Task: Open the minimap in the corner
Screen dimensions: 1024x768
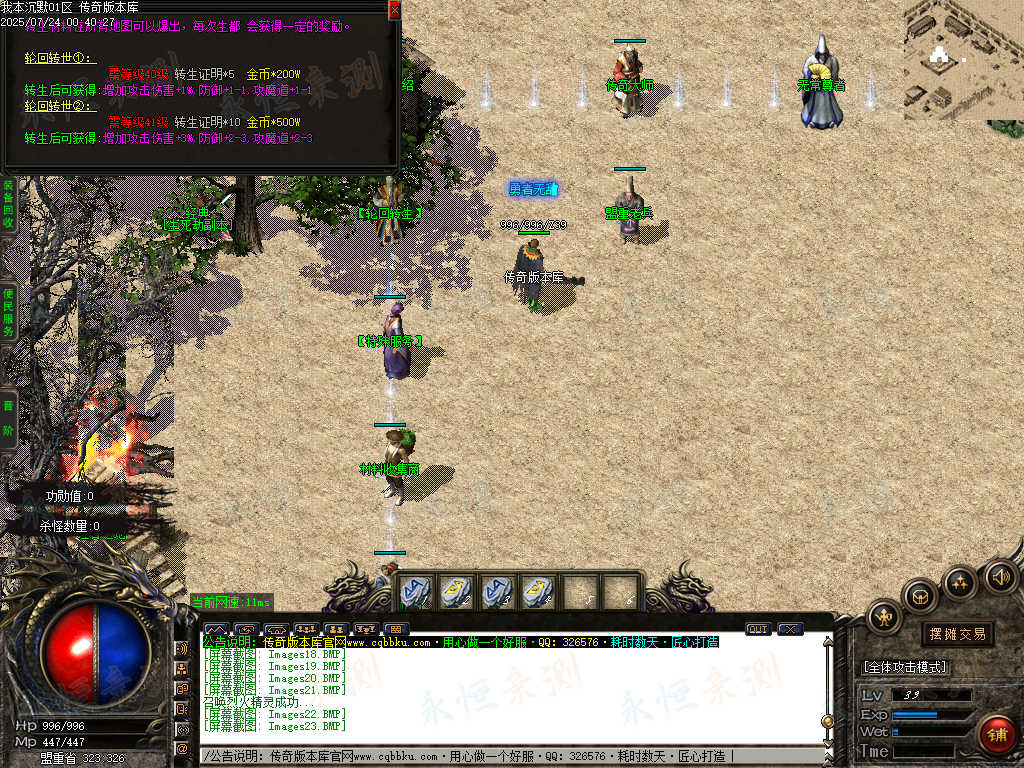Action: [963, 60]
